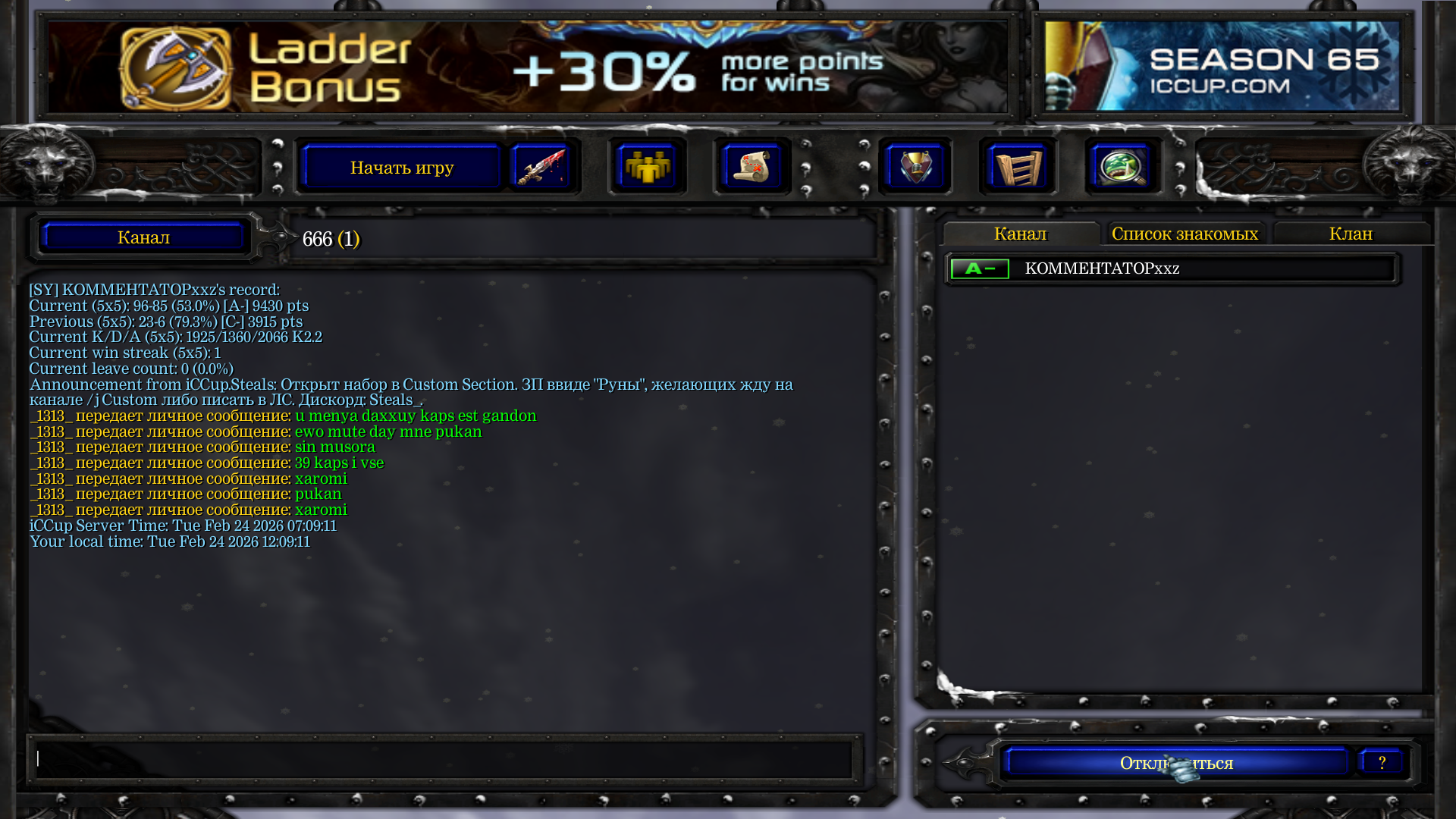This screenshot has width=1456, height=819.
Task: Open the Season 65 iccup.com banner
Action: 1222,67
